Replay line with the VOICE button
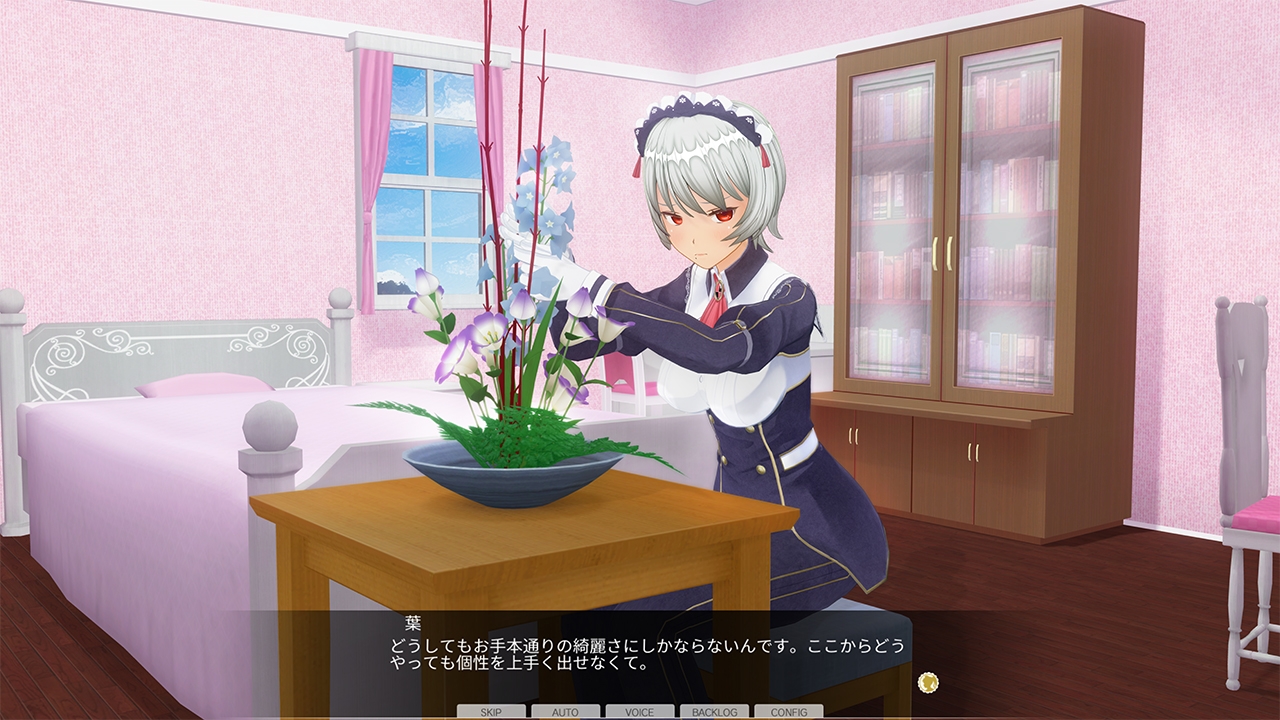Viewport: 1280px width, 720px height. [639, 712]
